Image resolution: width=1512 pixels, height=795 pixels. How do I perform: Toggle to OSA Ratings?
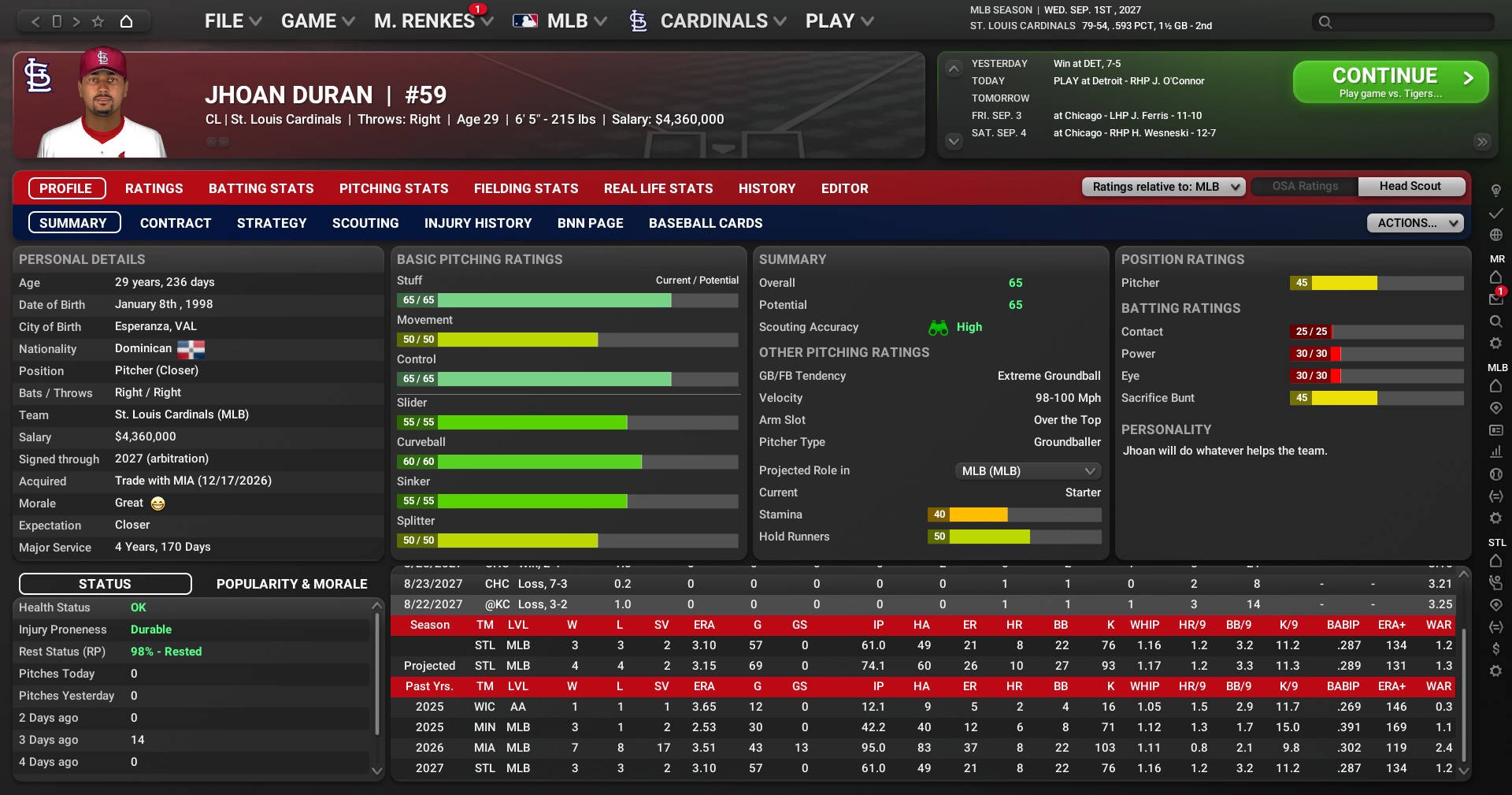[x=1305, y=187]
